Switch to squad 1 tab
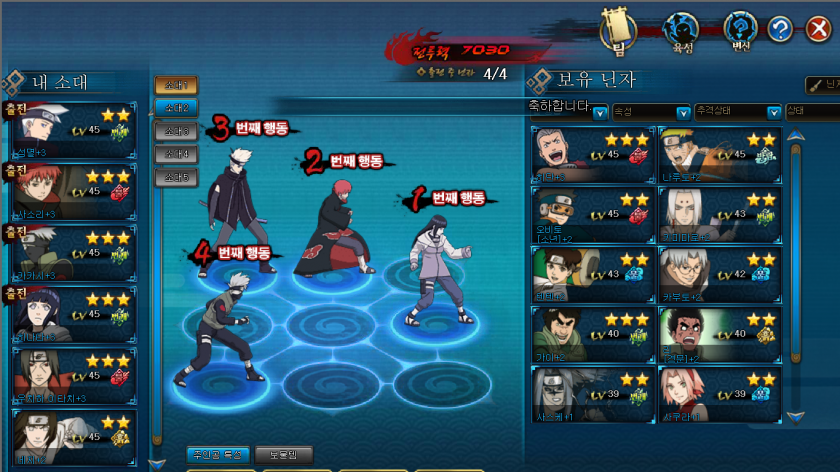Screen dimensions: 840x472 tap(176, 86)
